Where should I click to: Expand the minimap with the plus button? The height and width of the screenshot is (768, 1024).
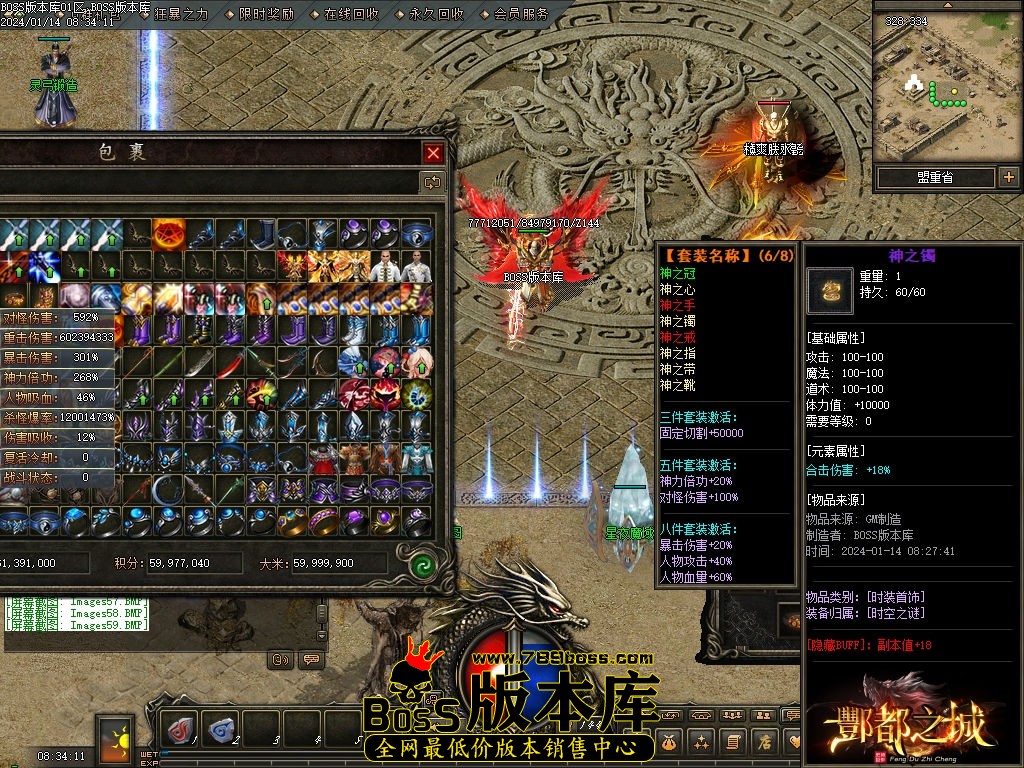pyautogui.click(x=1008, y=177)
